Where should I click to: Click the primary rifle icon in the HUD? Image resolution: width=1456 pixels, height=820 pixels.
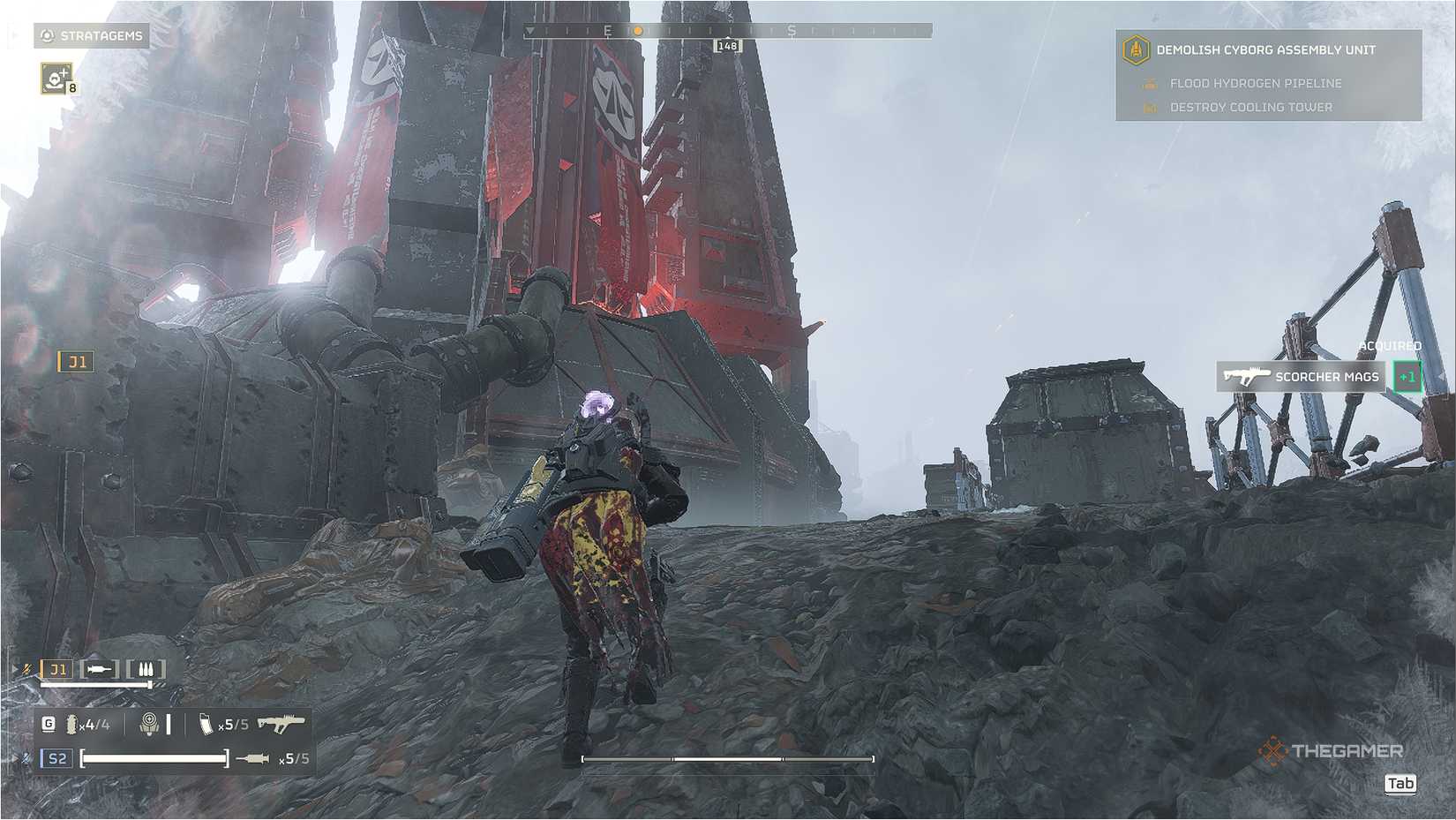point(282,725)
